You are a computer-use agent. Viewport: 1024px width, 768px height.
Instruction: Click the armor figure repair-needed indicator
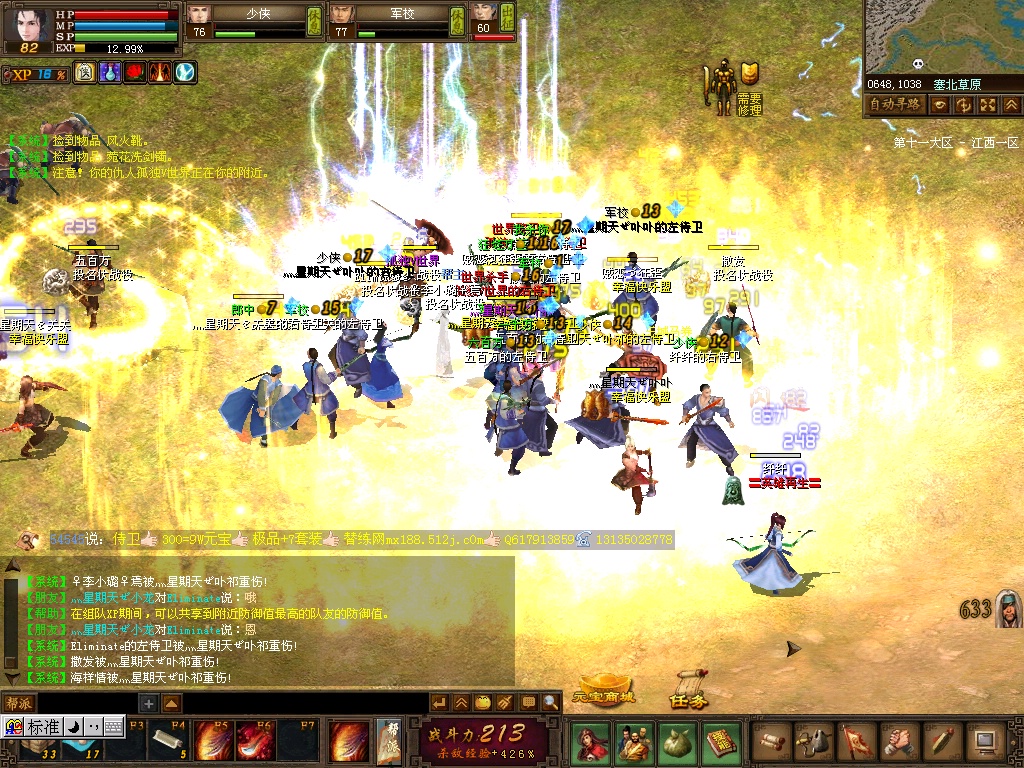[x=720, y=88]
